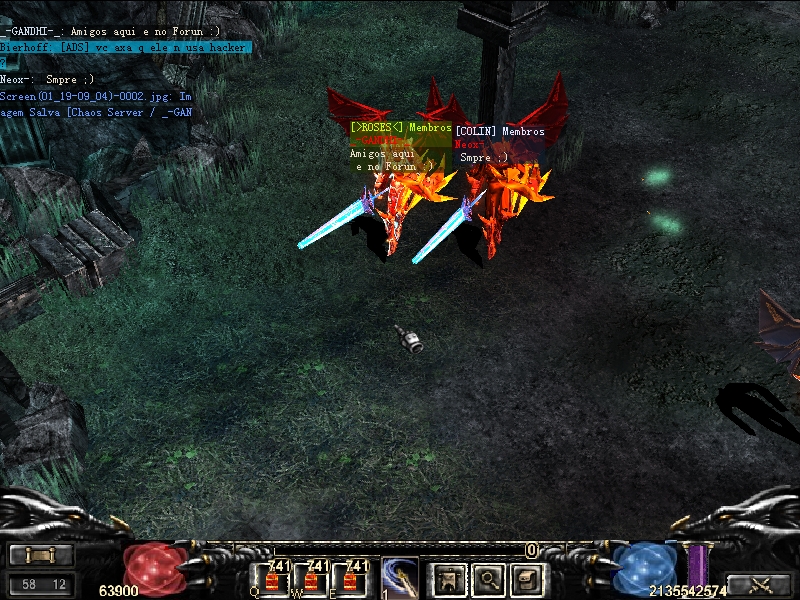This screenshot has height=600, width=800.
Task: Click the -GANDHI- chat message line
Action: [x=112, y=33]
